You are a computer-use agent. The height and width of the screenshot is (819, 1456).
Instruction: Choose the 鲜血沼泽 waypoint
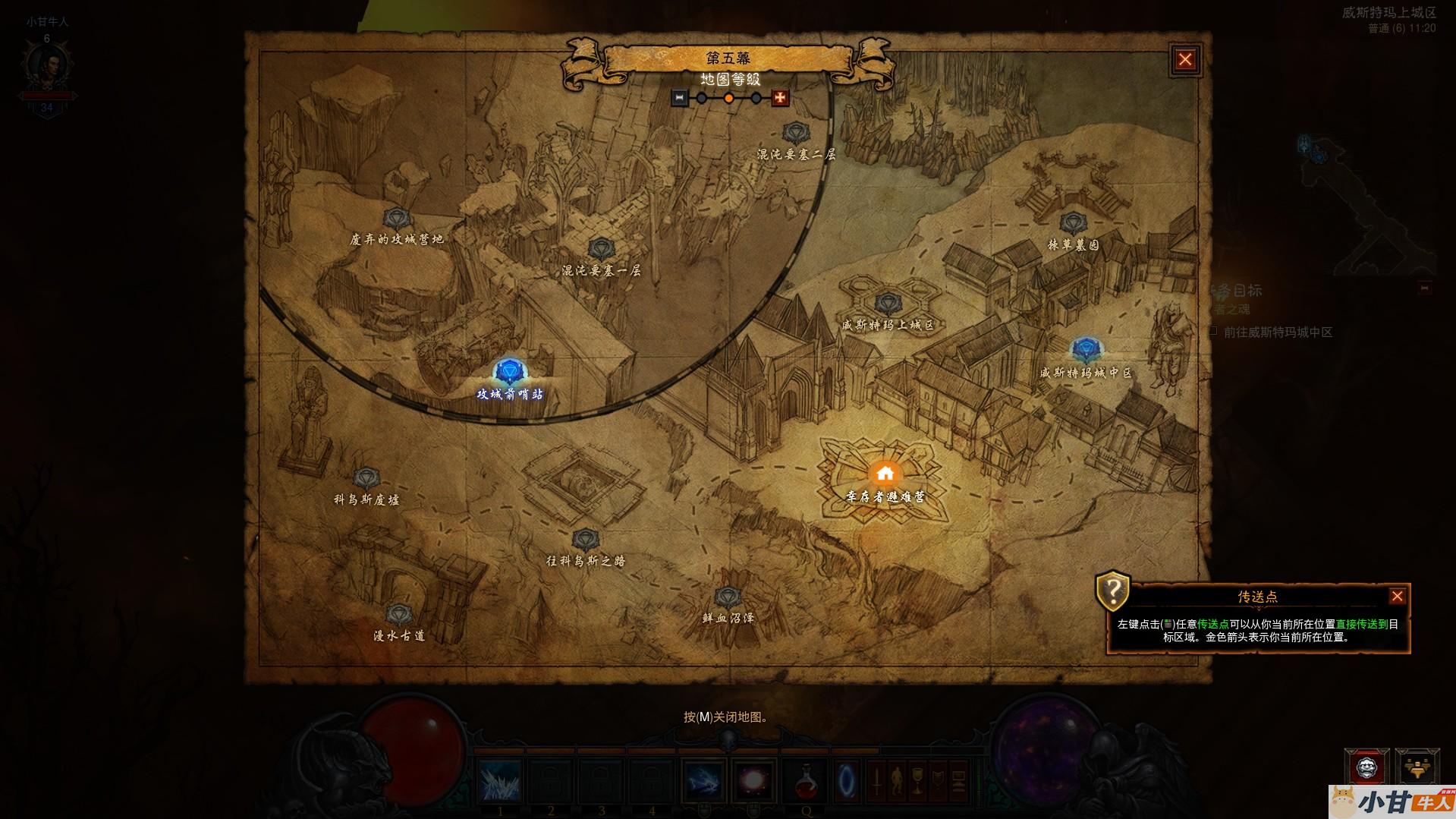click(727, 597)
